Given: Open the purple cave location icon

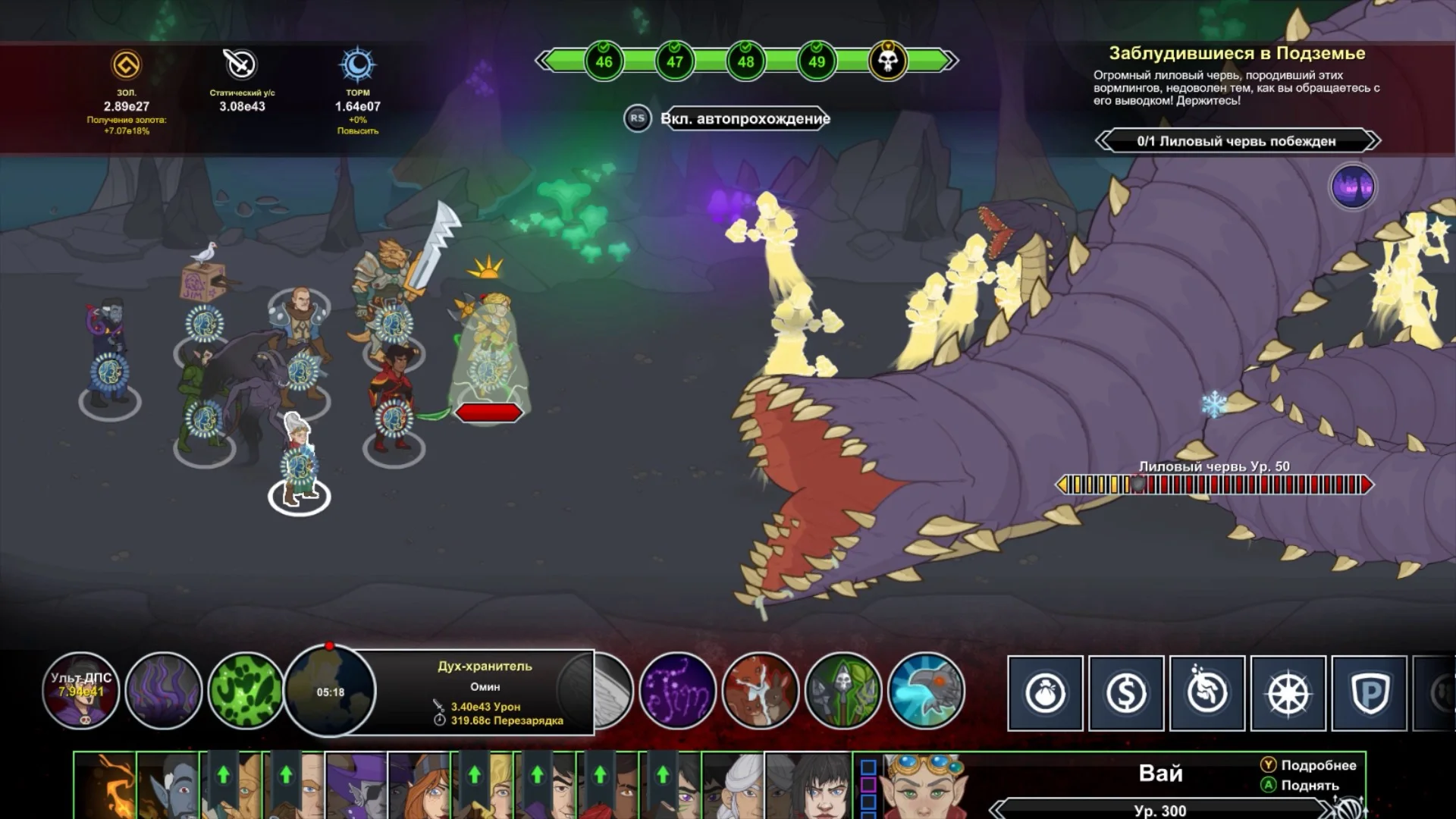Looking at the screenshot, I should tap(1353, 187).
